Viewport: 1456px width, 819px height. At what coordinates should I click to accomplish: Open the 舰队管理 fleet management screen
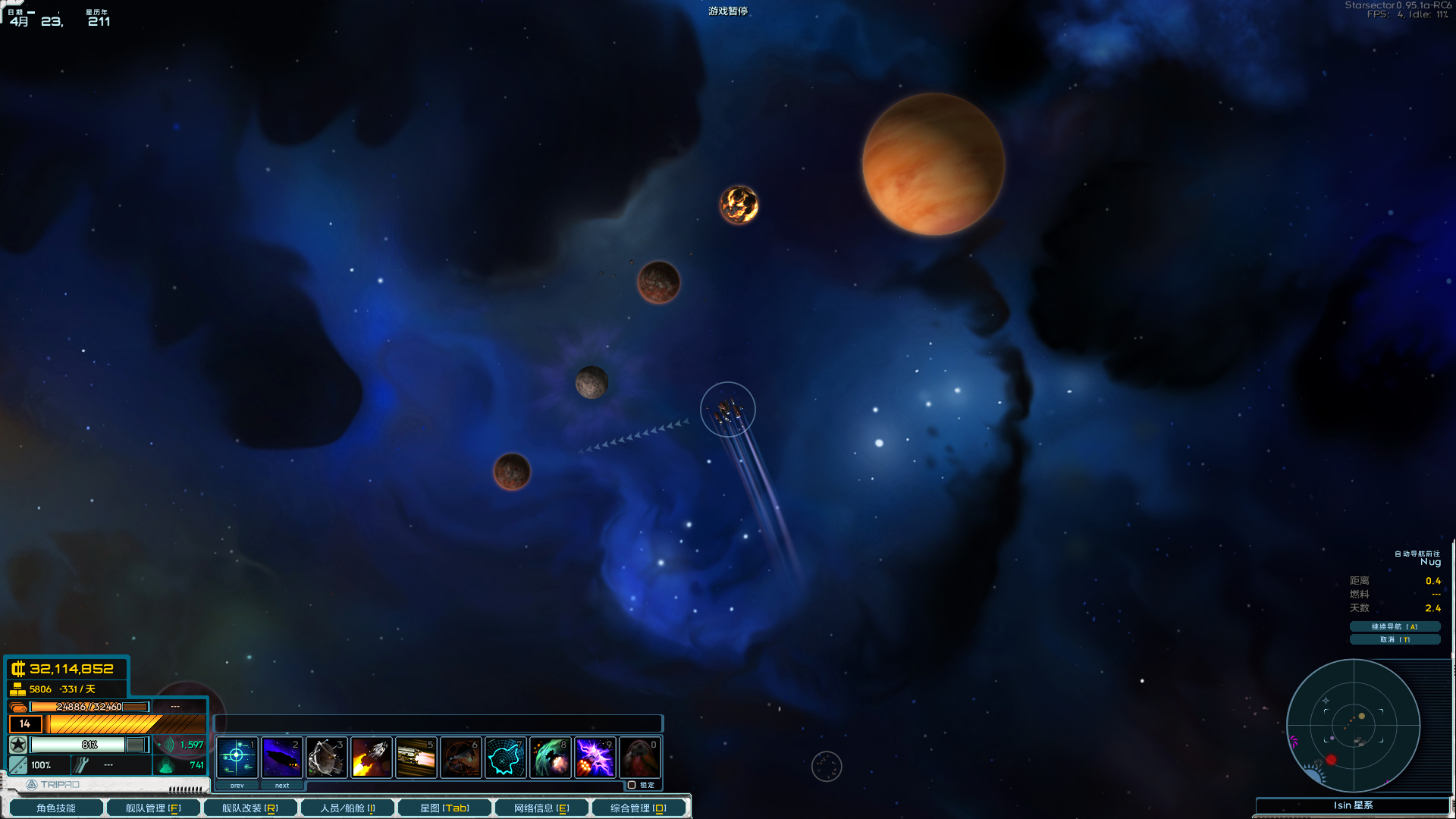[x=152, y=808]
